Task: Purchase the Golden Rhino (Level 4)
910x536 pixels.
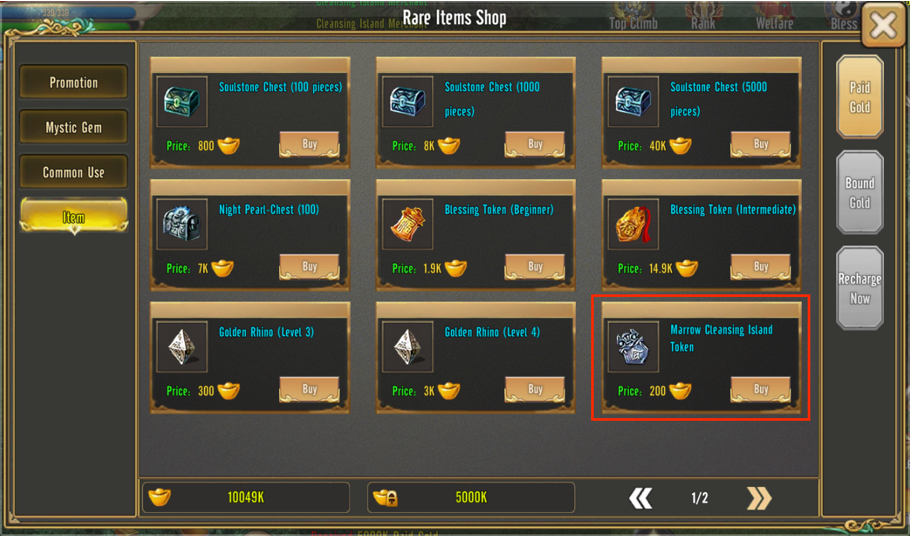Action: point(535,389)
